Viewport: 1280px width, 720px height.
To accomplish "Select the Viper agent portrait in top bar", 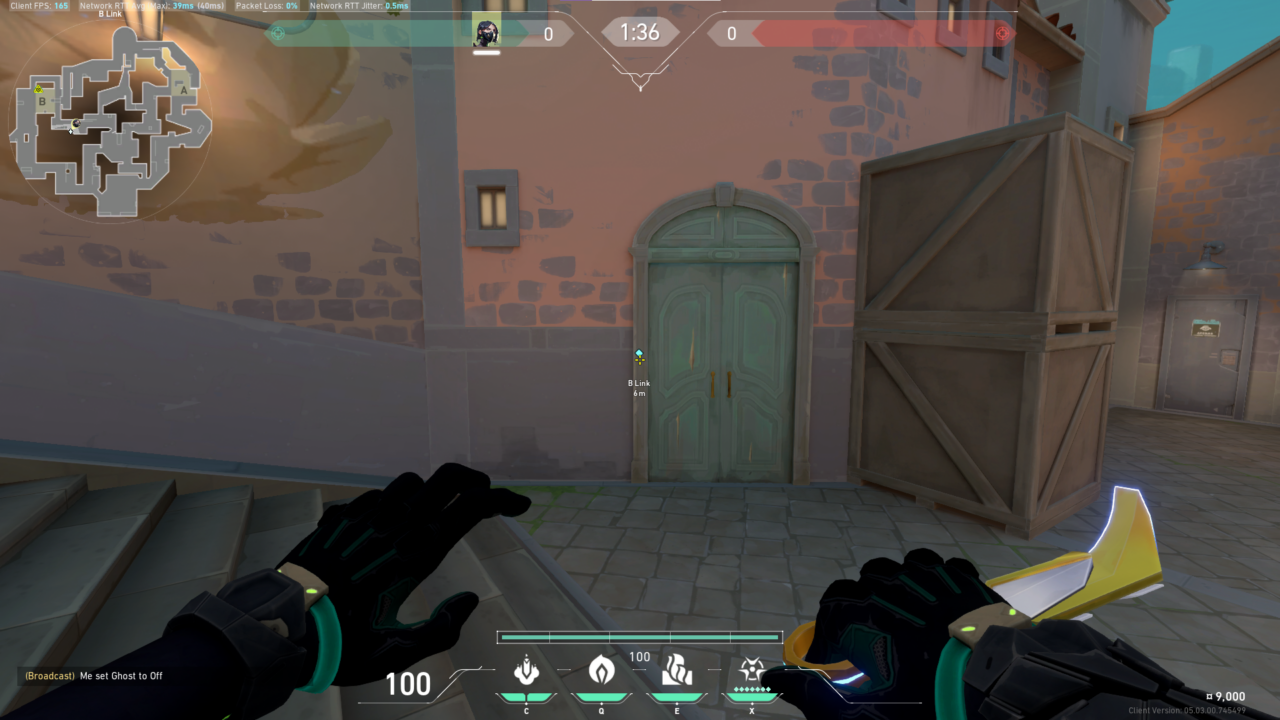I will (487, 33).
